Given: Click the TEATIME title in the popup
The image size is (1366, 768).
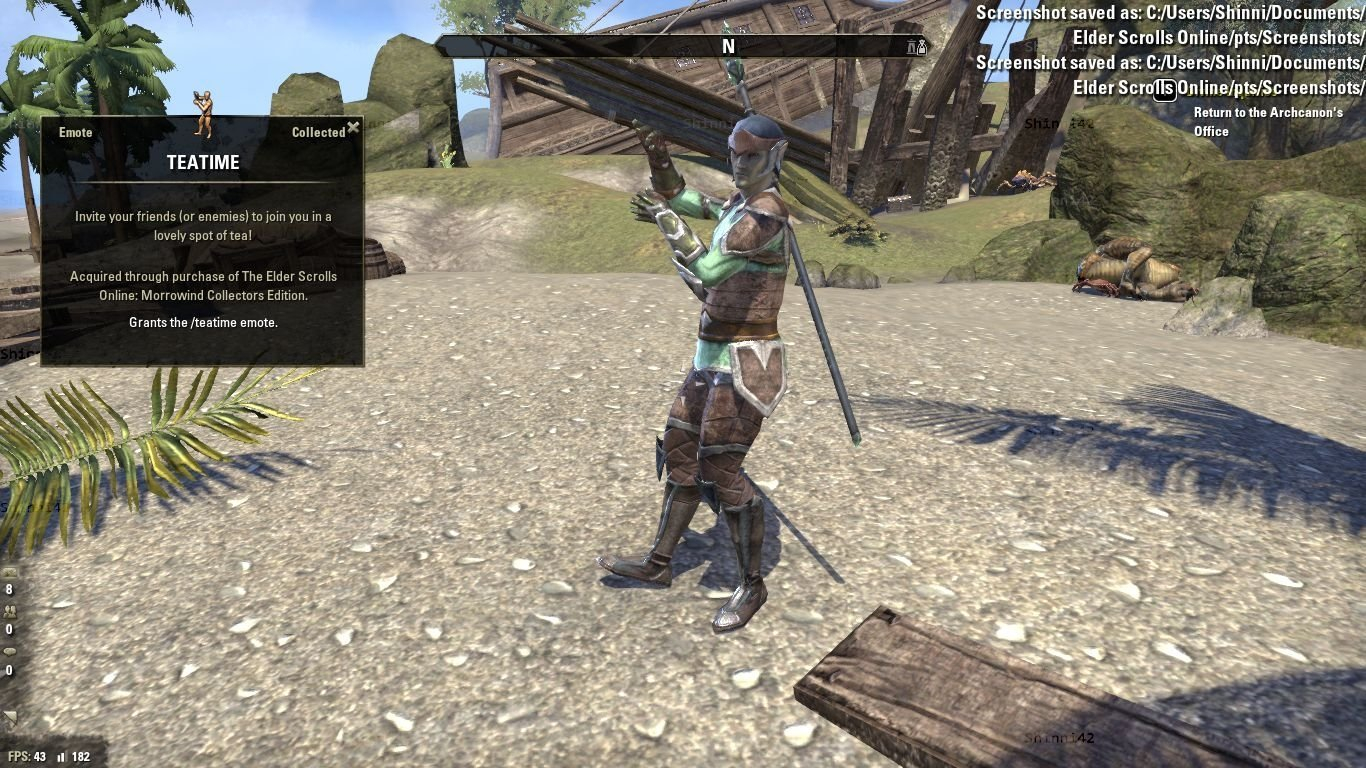Looking at the screenshot, I should (202, 162).
